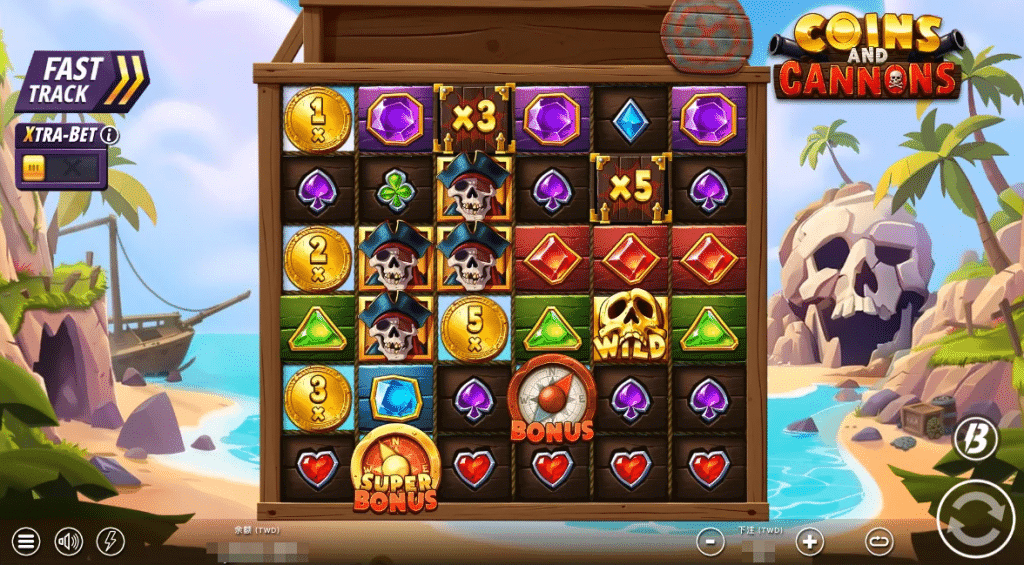Decrease the bet with minus button
1024x565 pixels.
pyautogui.click(x=710, y=542)
